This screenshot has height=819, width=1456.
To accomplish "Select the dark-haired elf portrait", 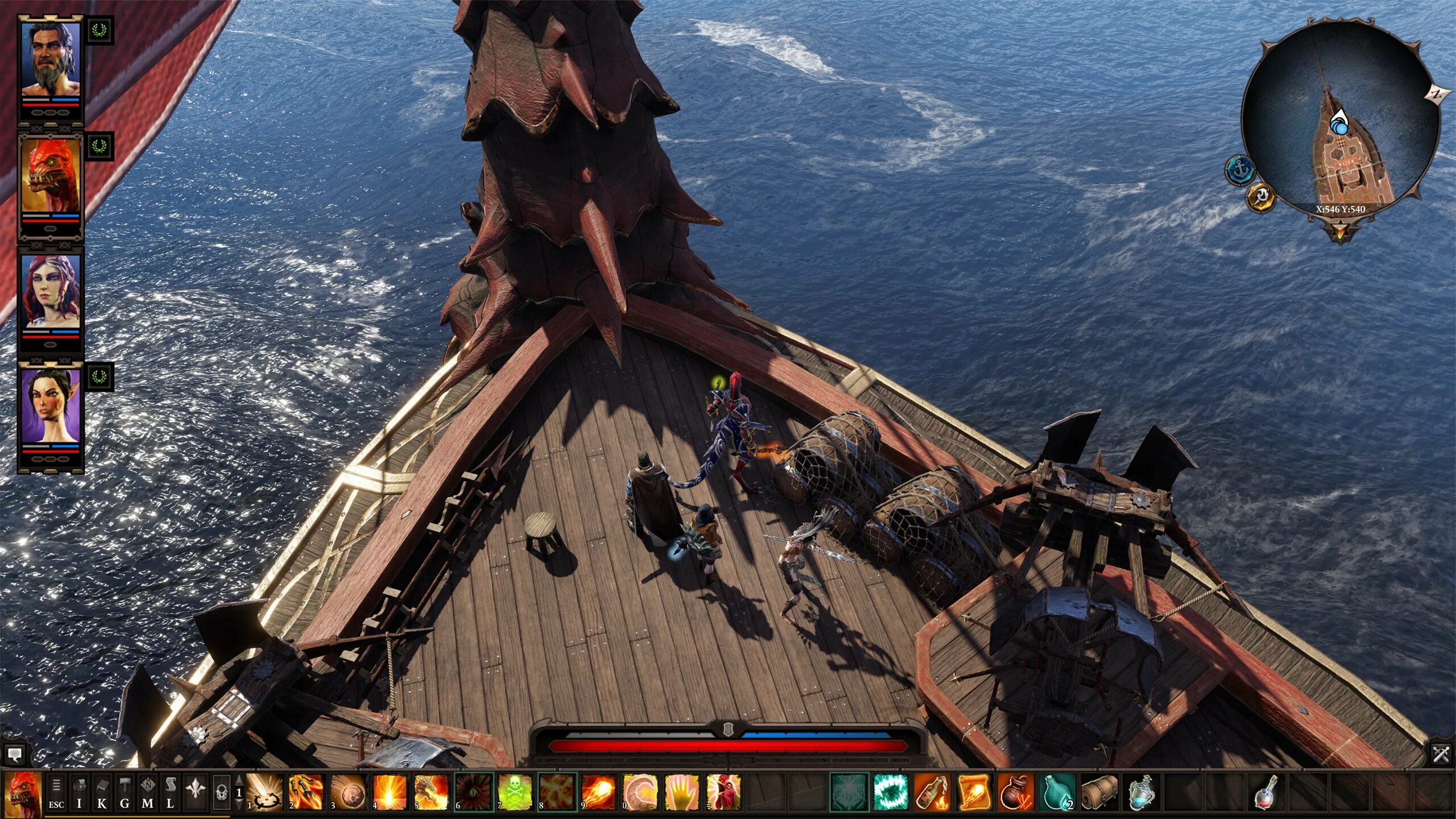I will pyautogui.click(x=51, y=406).
